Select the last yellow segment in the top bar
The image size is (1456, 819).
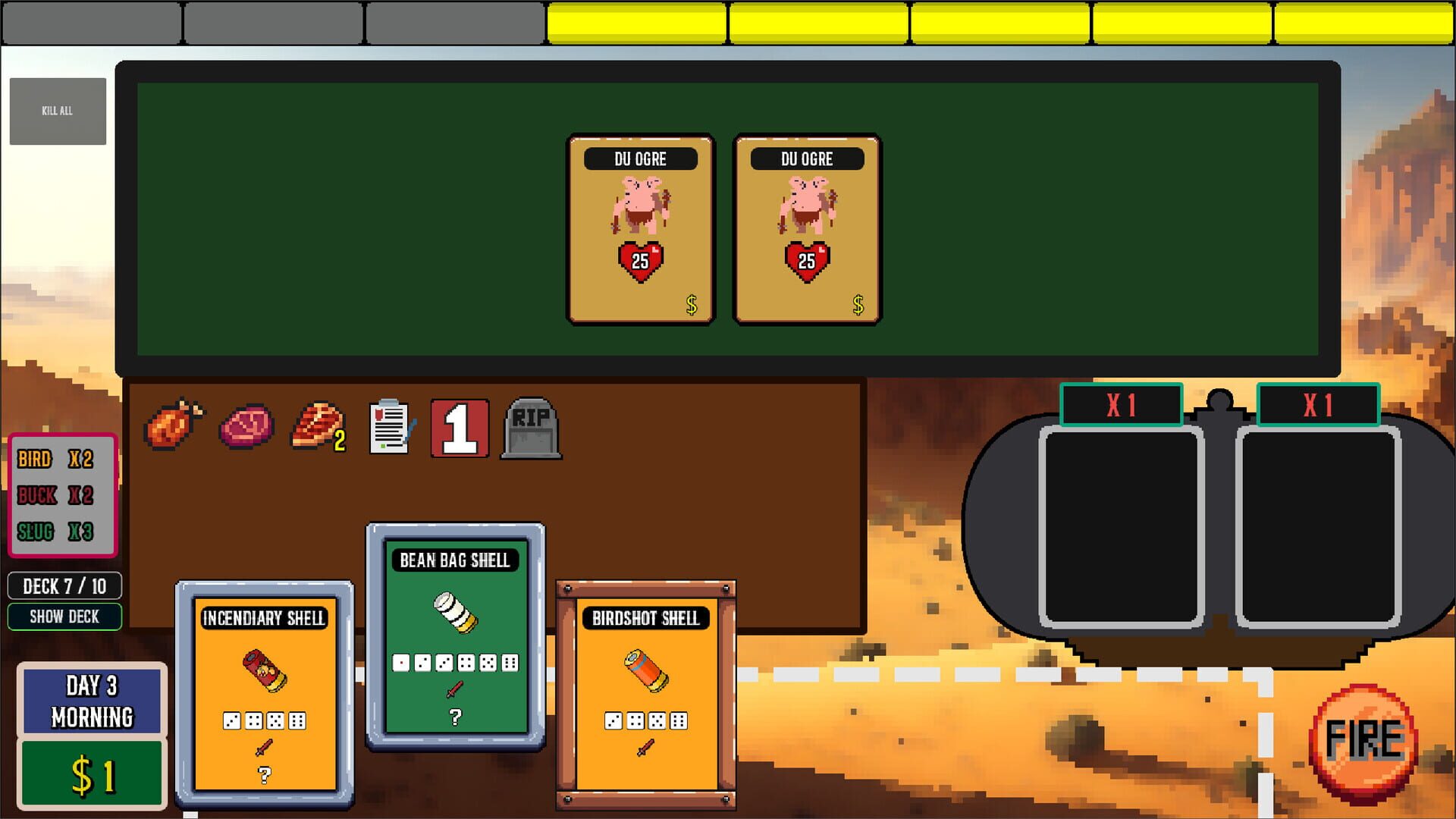coord(1365,21)
